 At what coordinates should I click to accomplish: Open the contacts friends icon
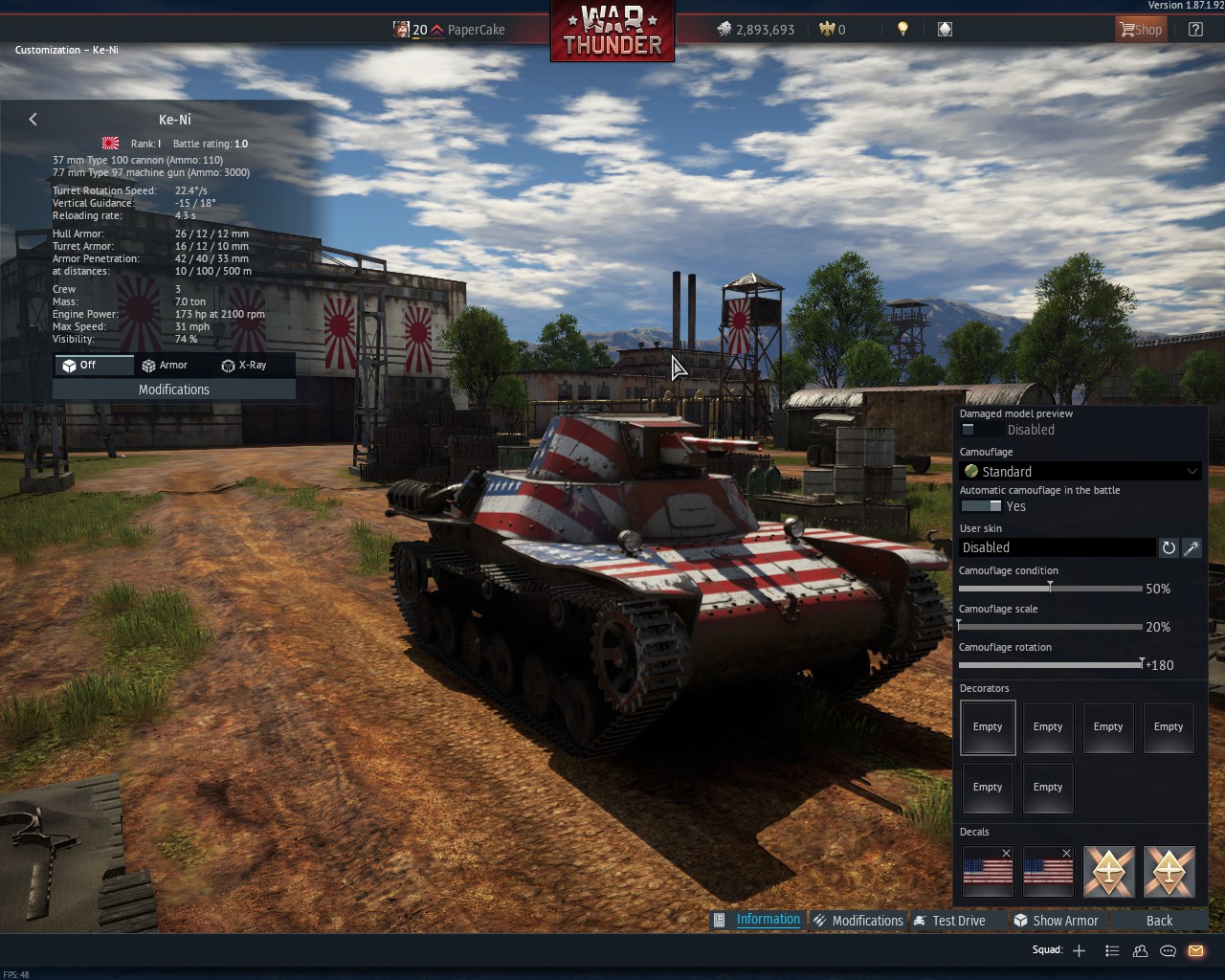[1140, 950]
